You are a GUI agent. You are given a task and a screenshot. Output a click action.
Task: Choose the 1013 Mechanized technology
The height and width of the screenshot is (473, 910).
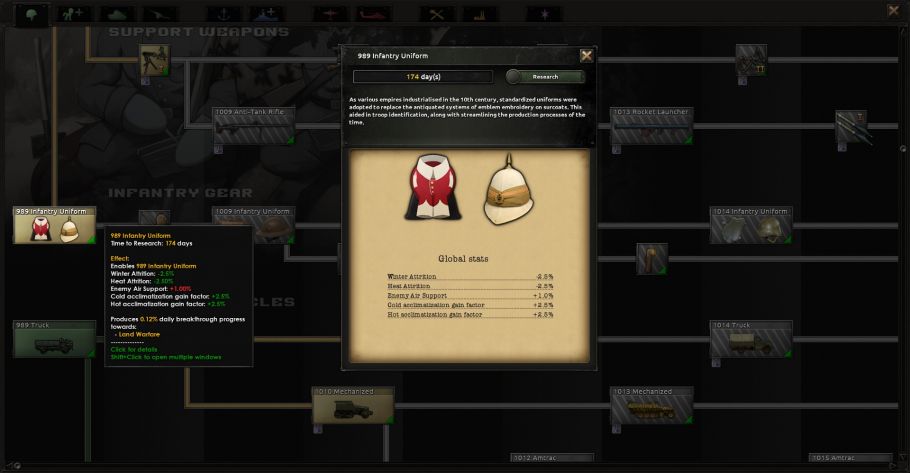[651, 406]
